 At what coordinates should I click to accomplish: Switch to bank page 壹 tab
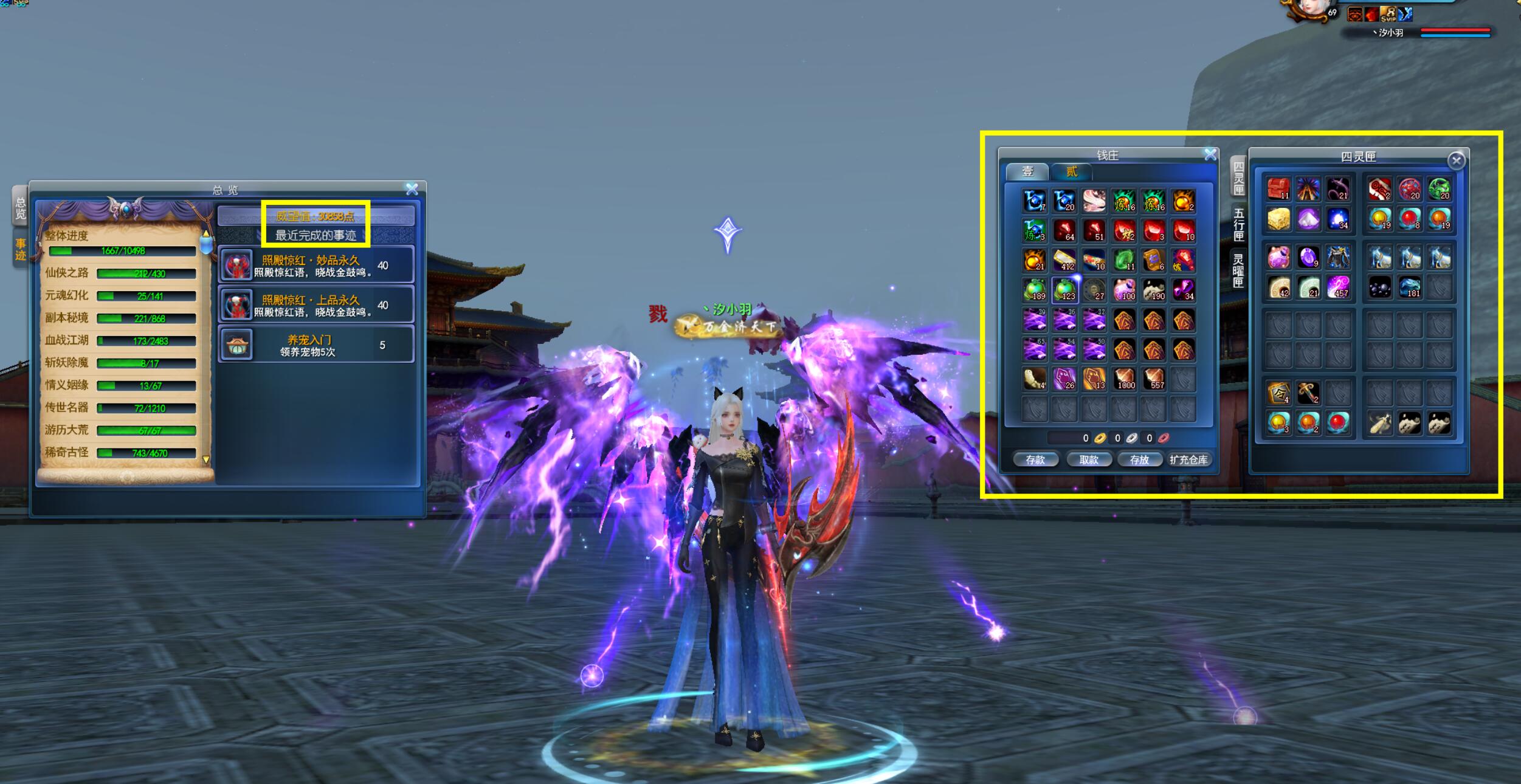(1027, 172)
